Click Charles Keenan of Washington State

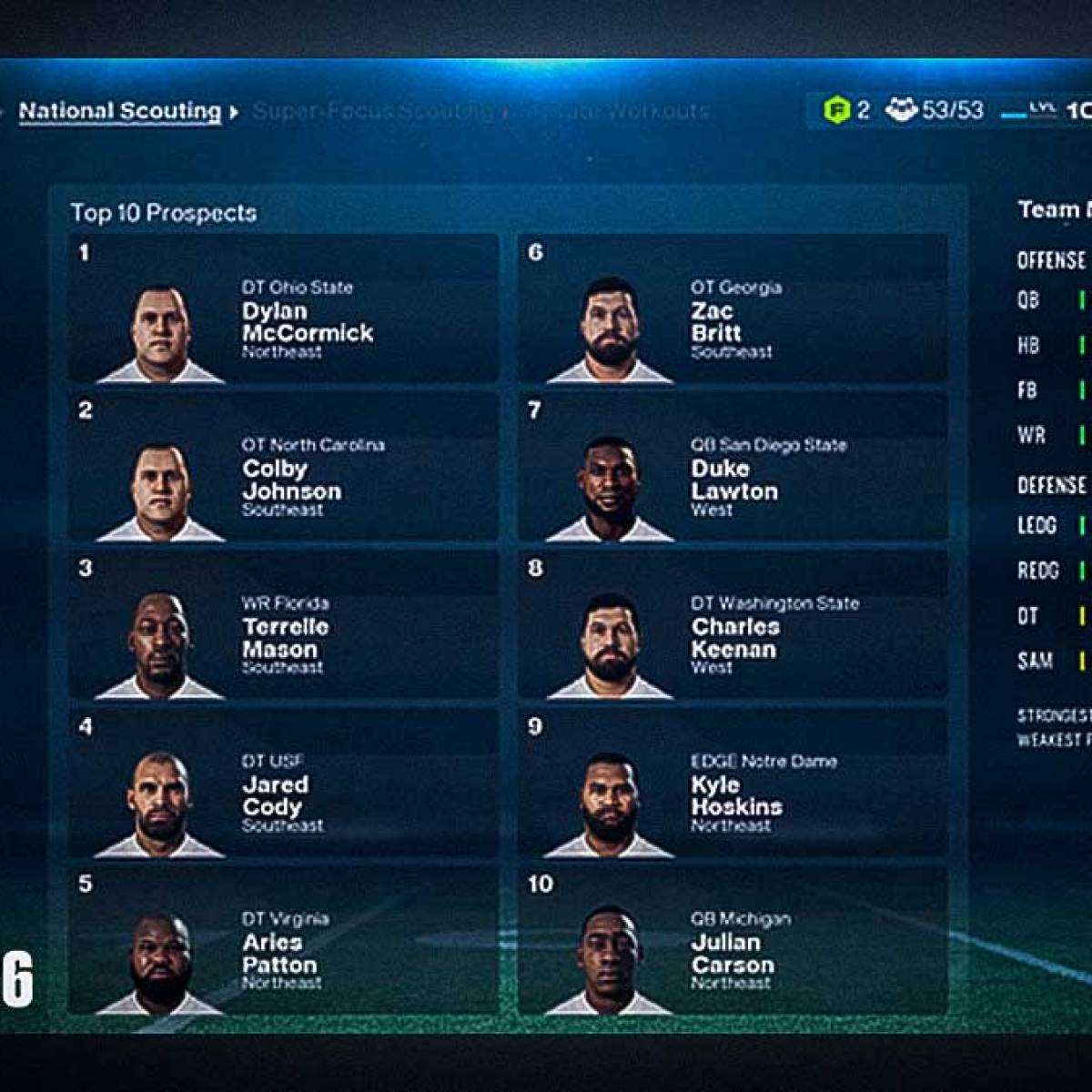pos(733,625)
